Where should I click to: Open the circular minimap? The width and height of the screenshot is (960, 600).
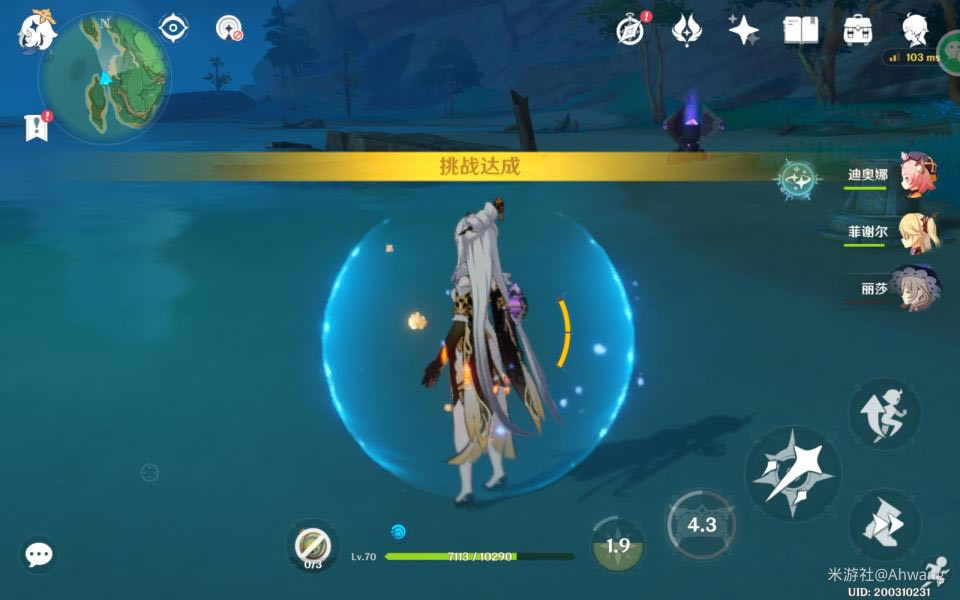tap(104, 77)
